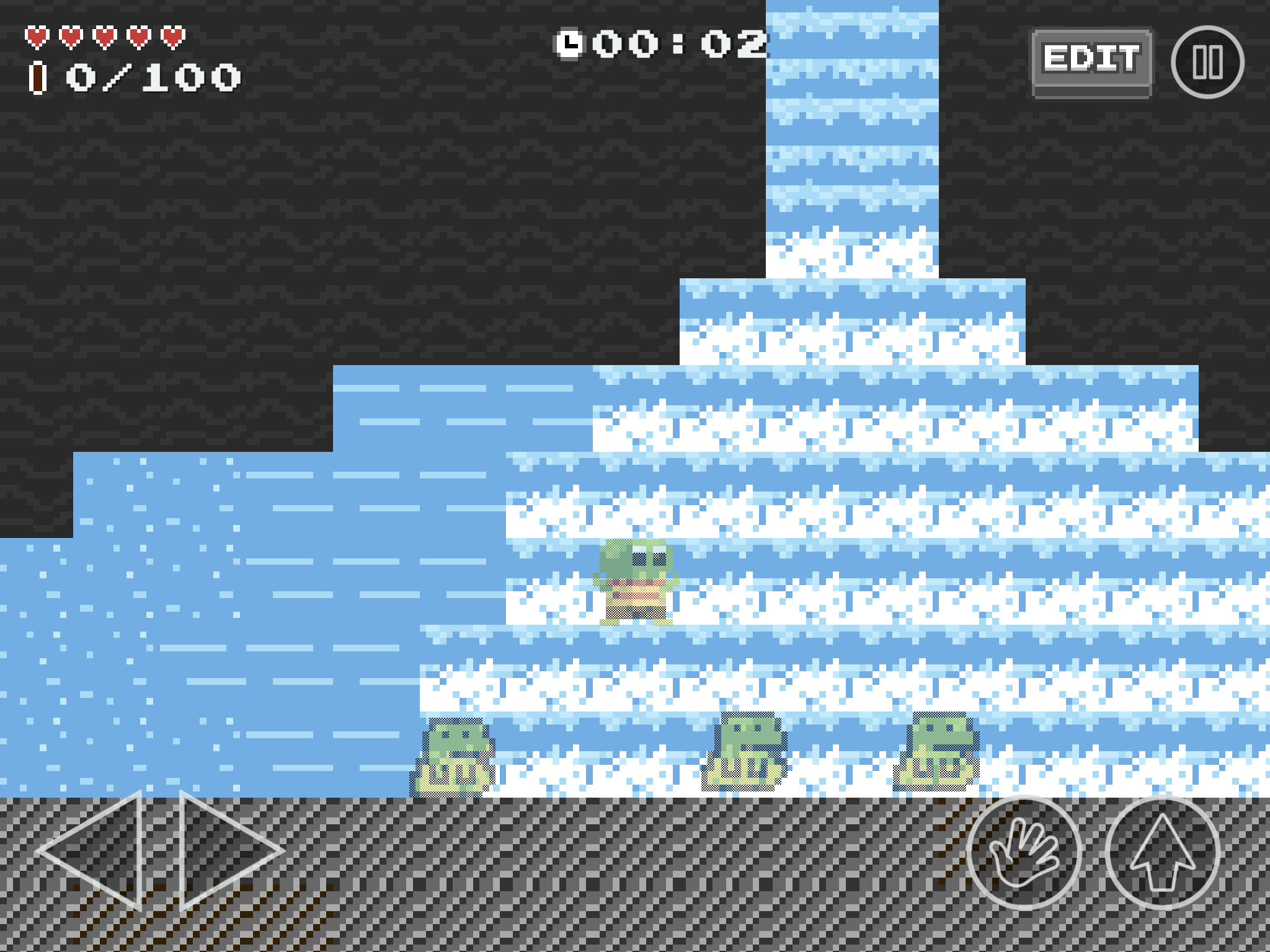The height and width of the screenshot is (952, 1270).
Task: Tap the up arrow jump button
Action: tap(1163, 853)
